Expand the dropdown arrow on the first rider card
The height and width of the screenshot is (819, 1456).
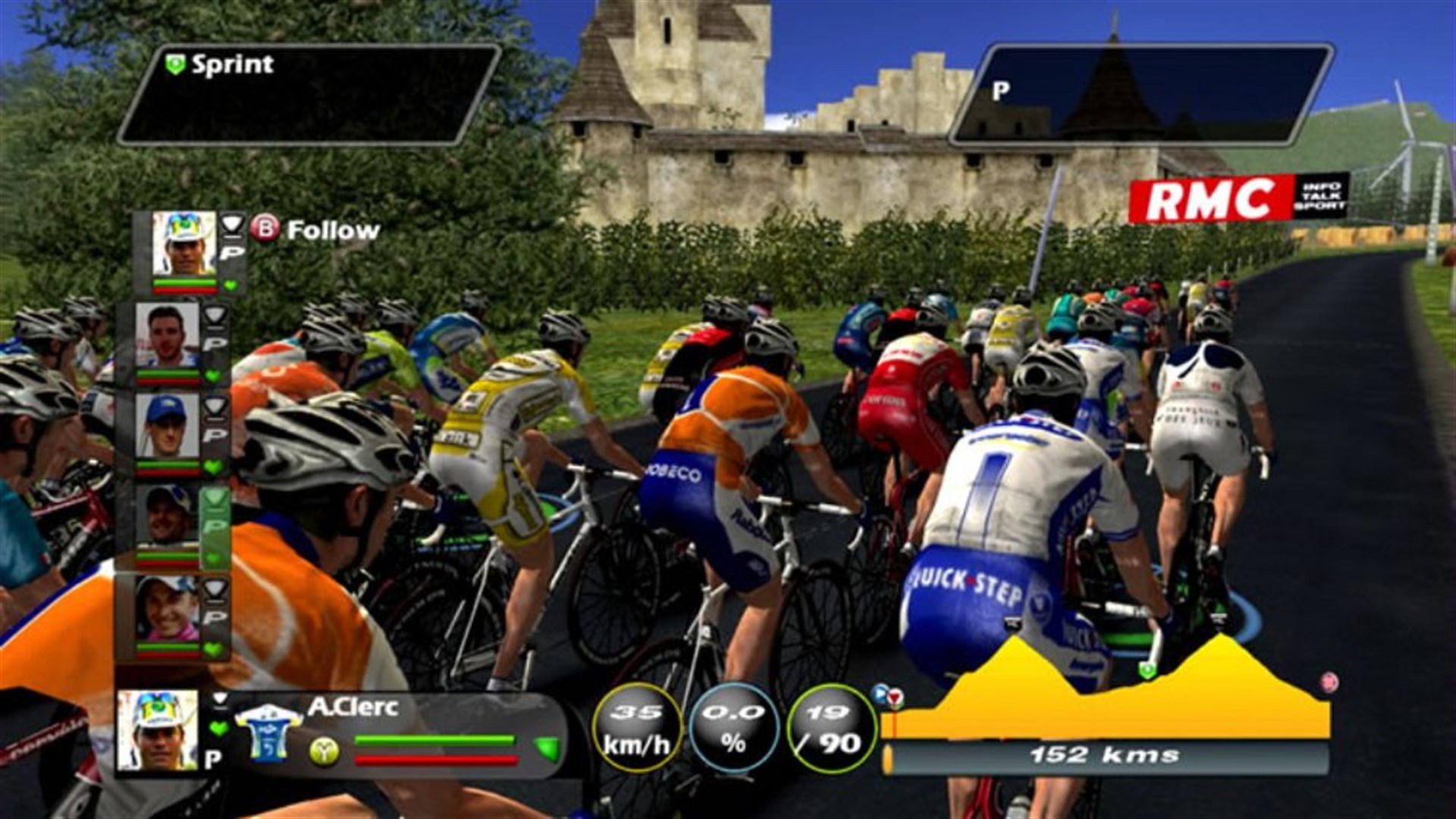click(x=231, y=225)
